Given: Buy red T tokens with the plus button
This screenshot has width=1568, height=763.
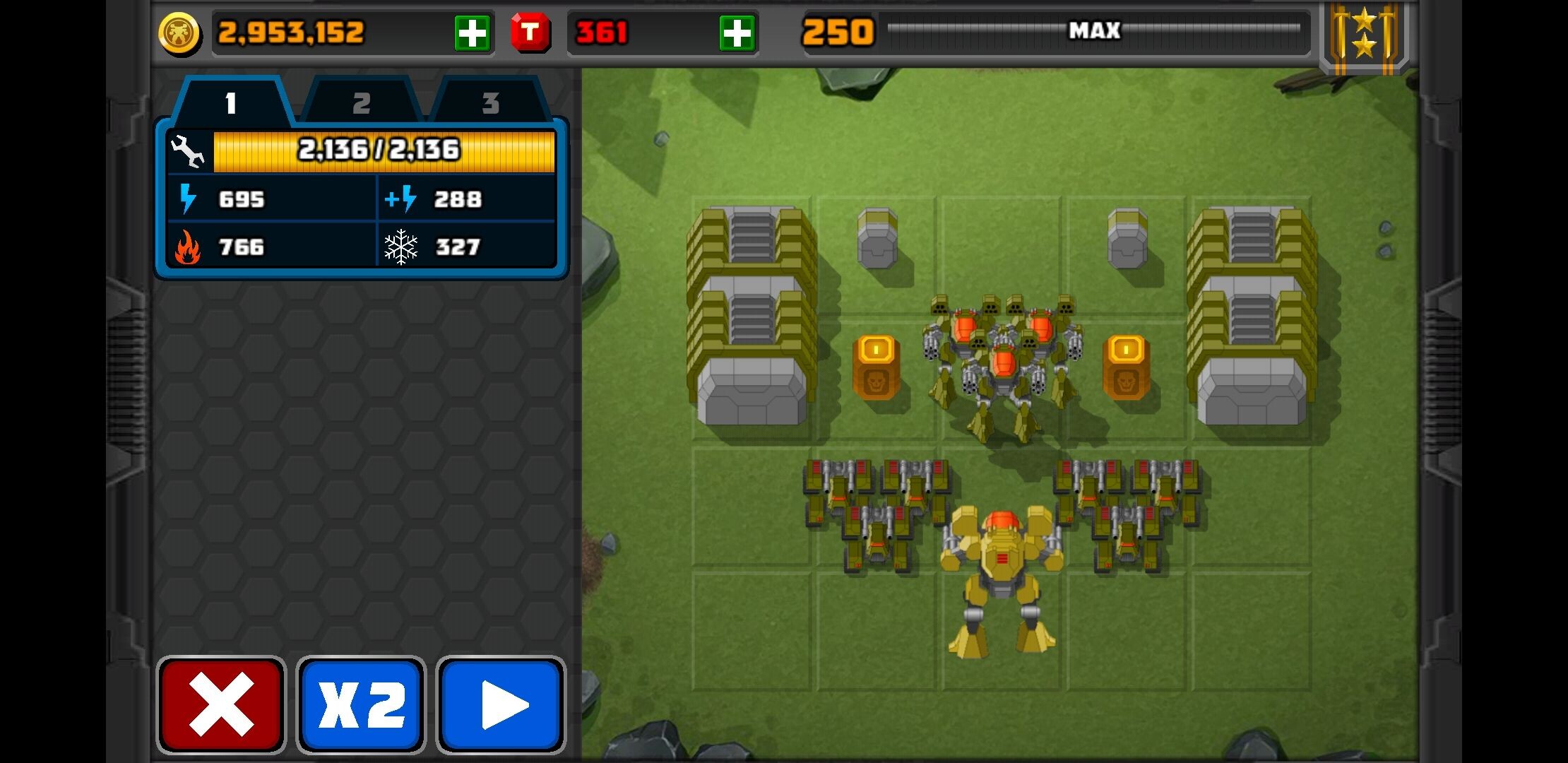Looking at the screenshot, I should click(737, 33).
